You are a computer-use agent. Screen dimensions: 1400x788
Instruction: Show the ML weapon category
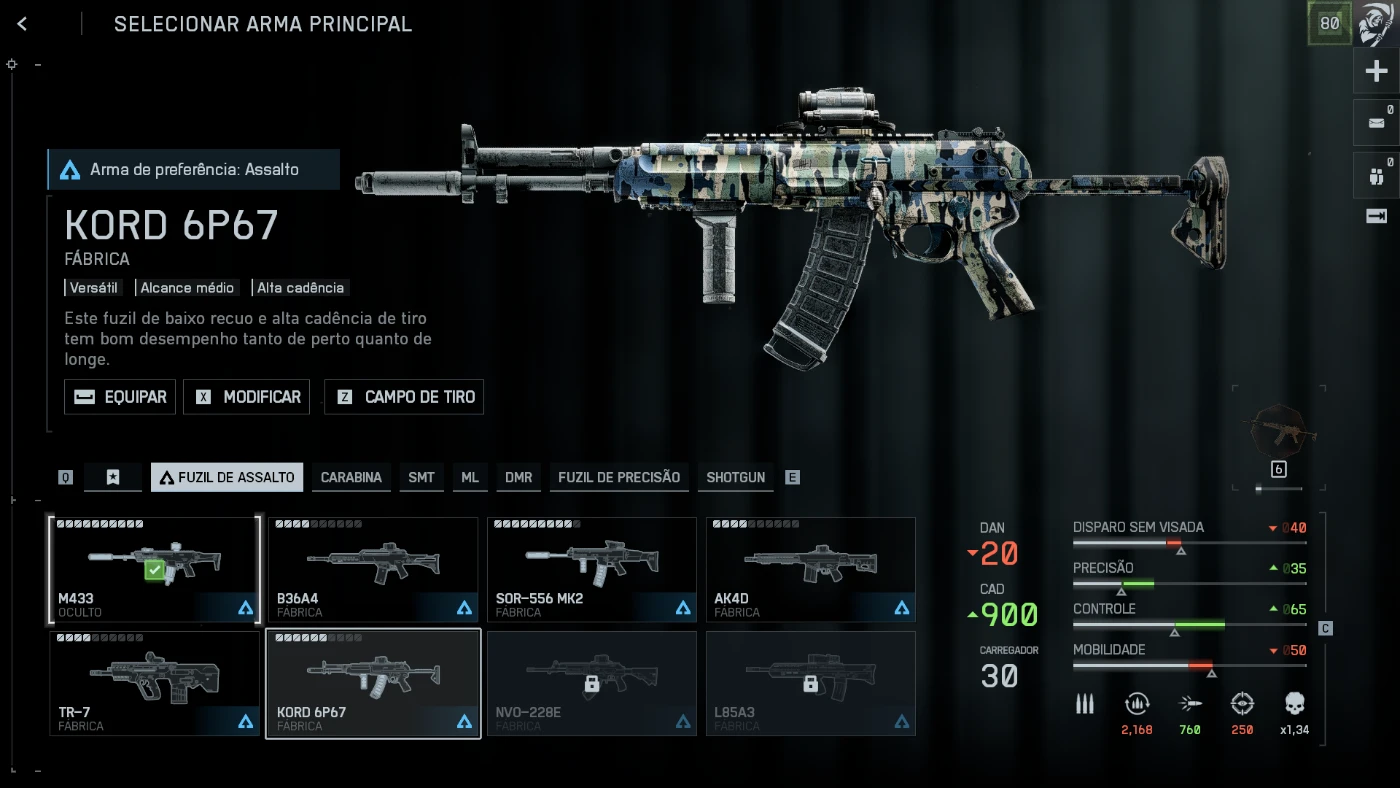pos(470,477)
